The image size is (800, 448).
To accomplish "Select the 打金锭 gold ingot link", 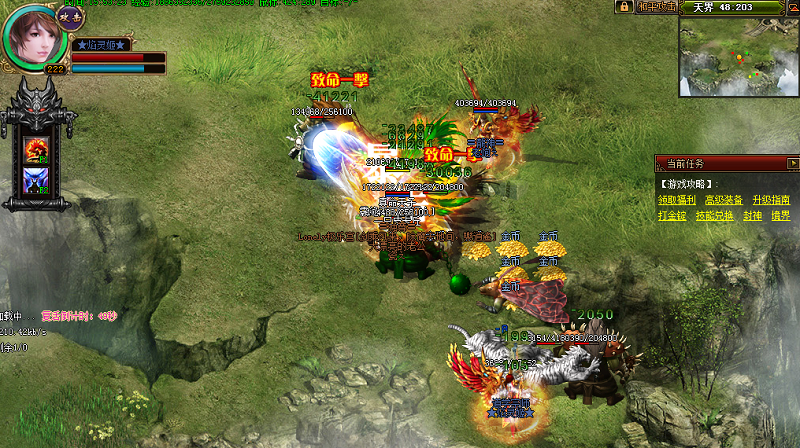I will 672,216.
